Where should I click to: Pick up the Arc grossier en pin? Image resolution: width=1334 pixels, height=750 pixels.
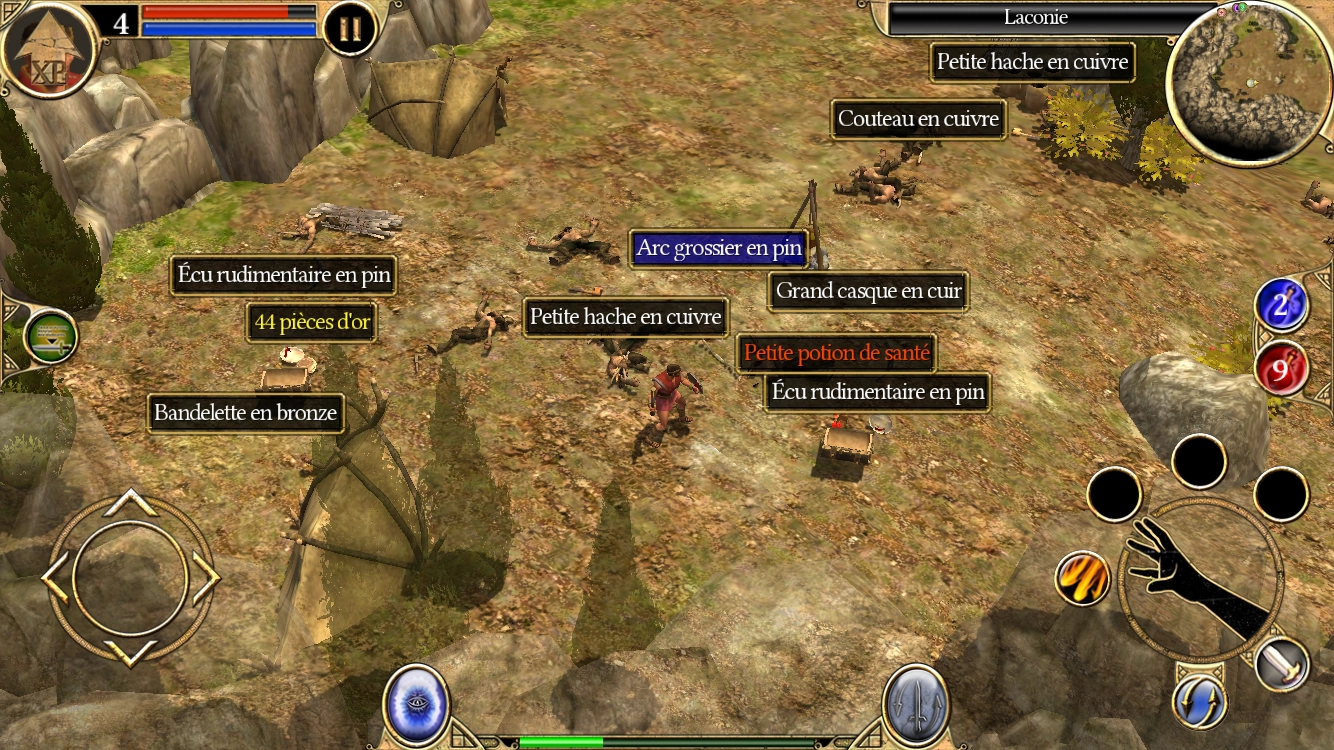719,249
